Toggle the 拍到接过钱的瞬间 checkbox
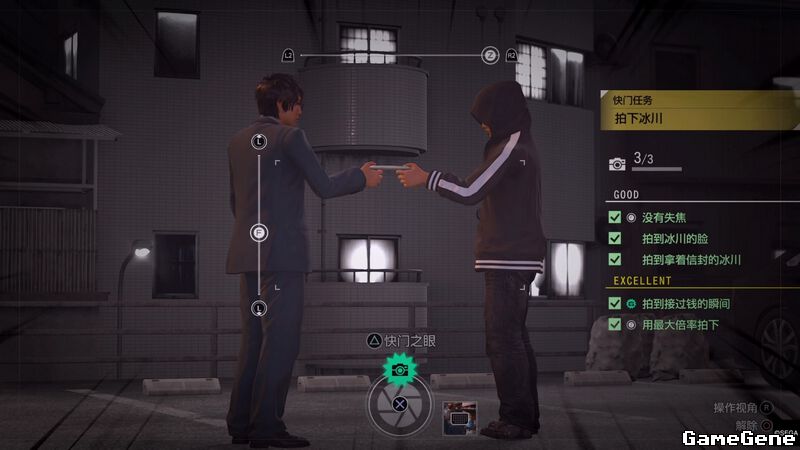This screenshot has height=450, width=800. 615,303
